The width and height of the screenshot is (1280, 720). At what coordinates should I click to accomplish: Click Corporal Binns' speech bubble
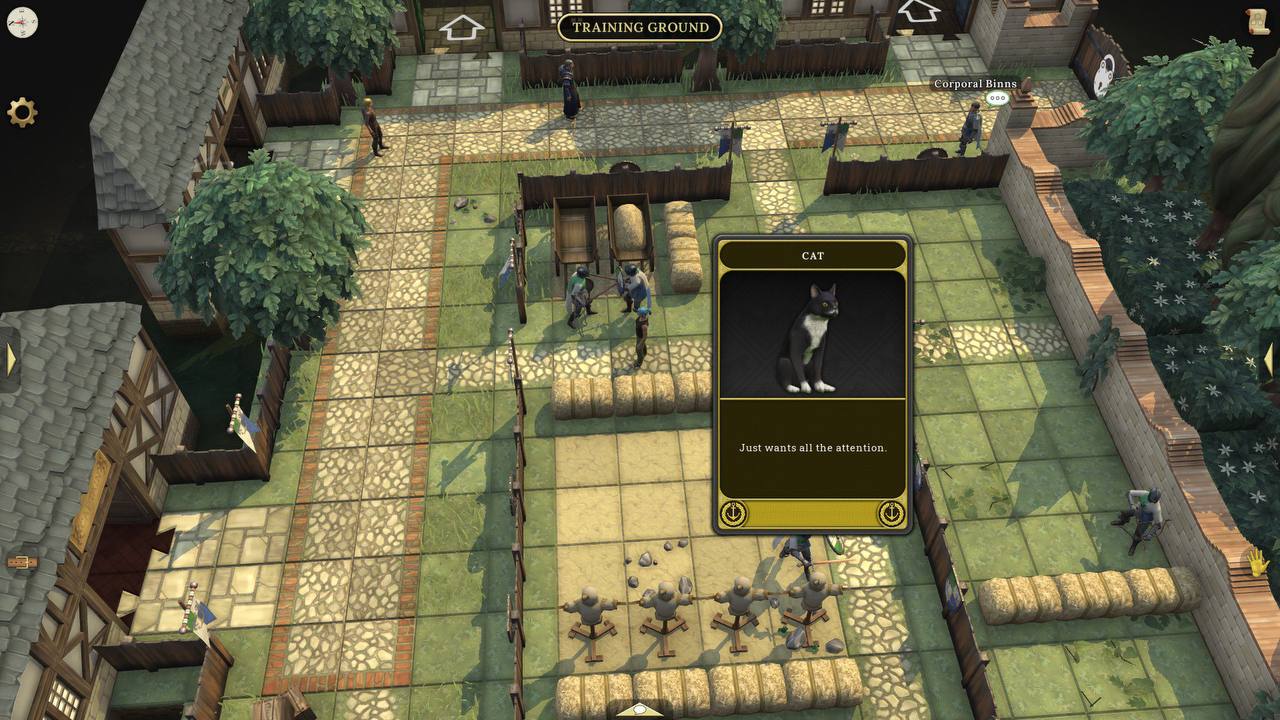(997, 98)
